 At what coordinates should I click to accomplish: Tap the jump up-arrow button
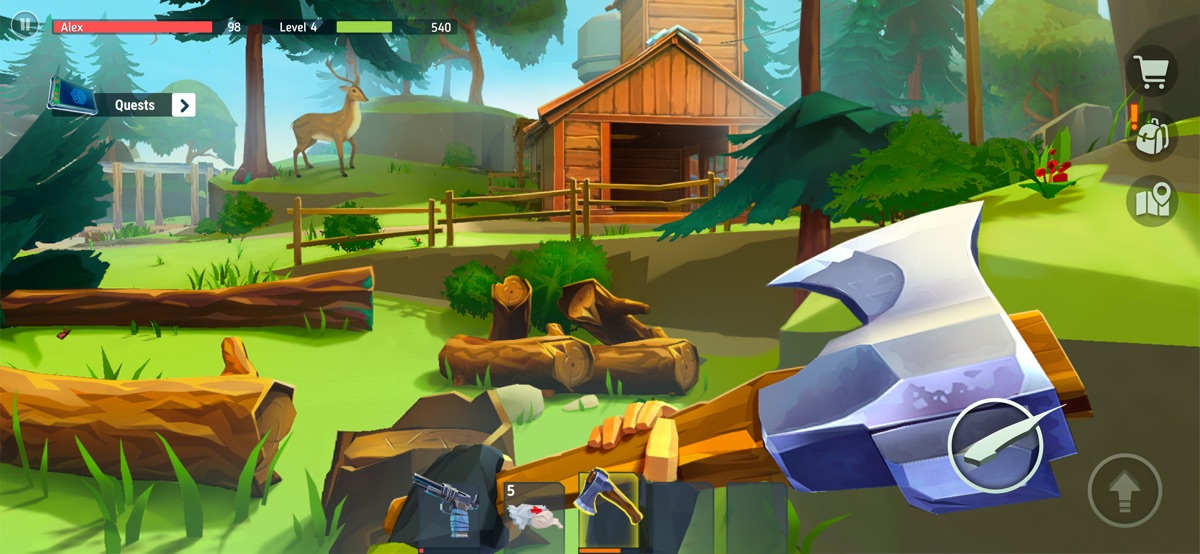(x=1124, y=490)
